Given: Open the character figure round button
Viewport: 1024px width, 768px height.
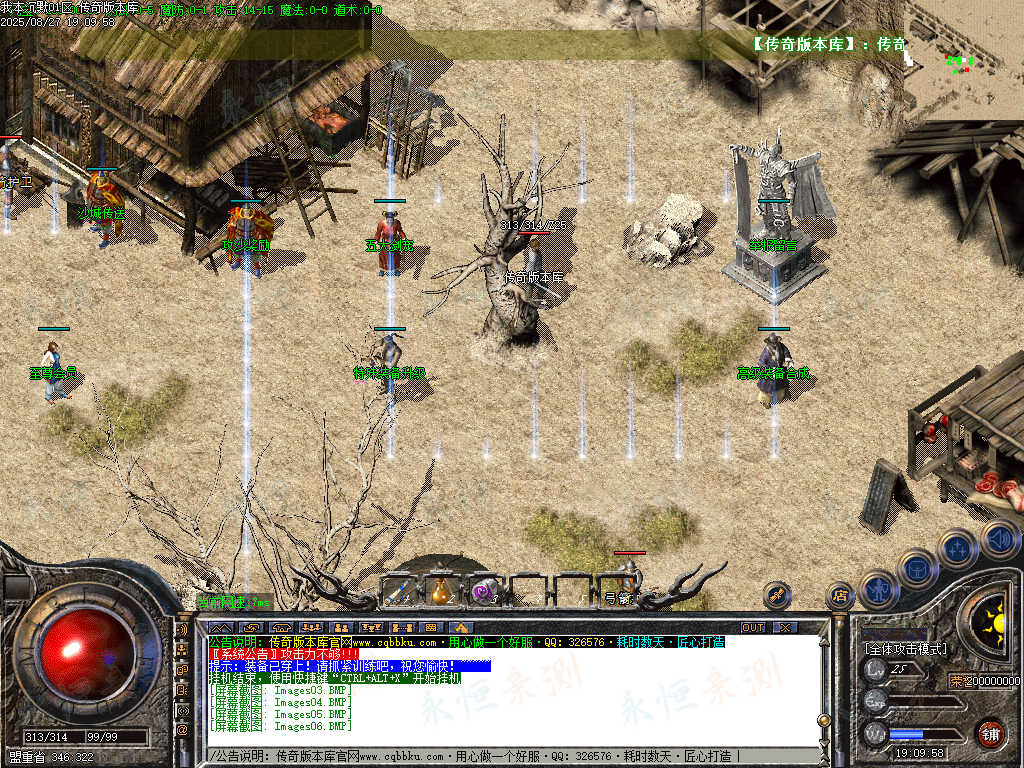Looking at the screenshot, I should 877,588.
